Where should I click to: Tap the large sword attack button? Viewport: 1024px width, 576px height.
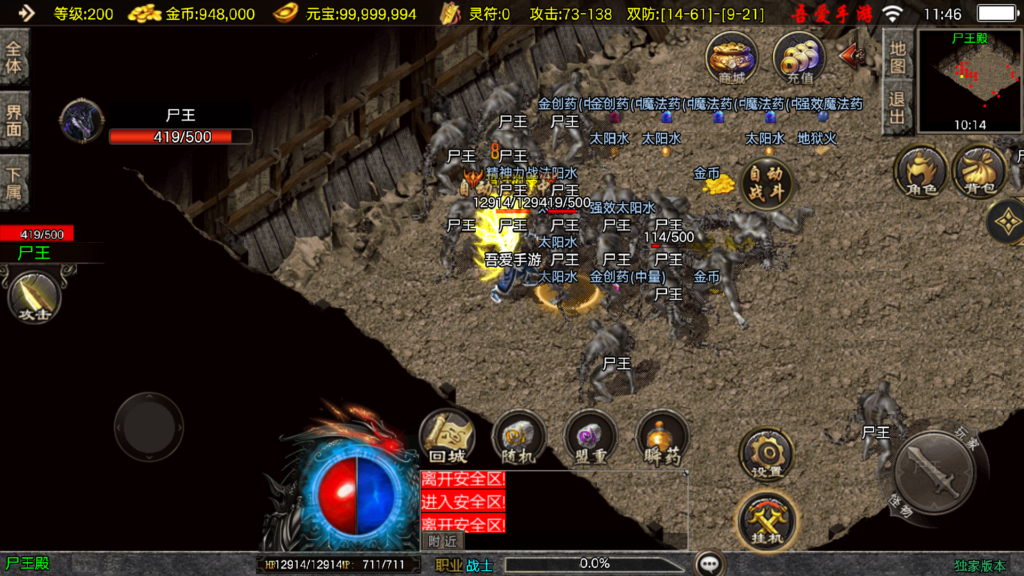coord(933,471)
